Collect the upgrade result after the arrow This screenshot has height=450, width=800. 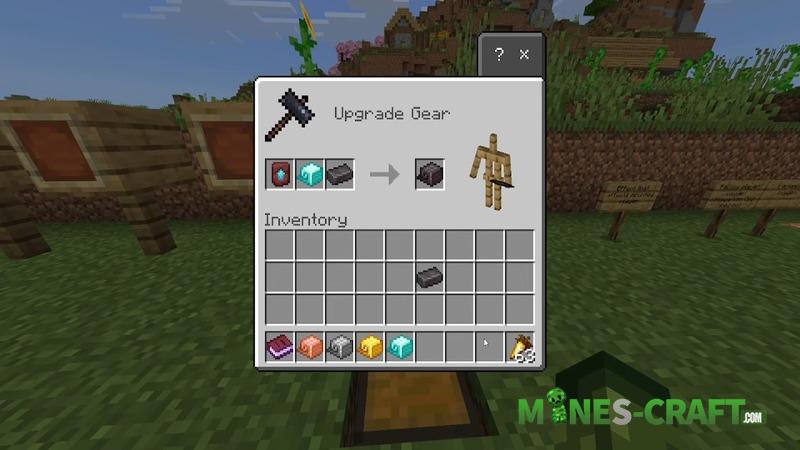pos(430,174)
